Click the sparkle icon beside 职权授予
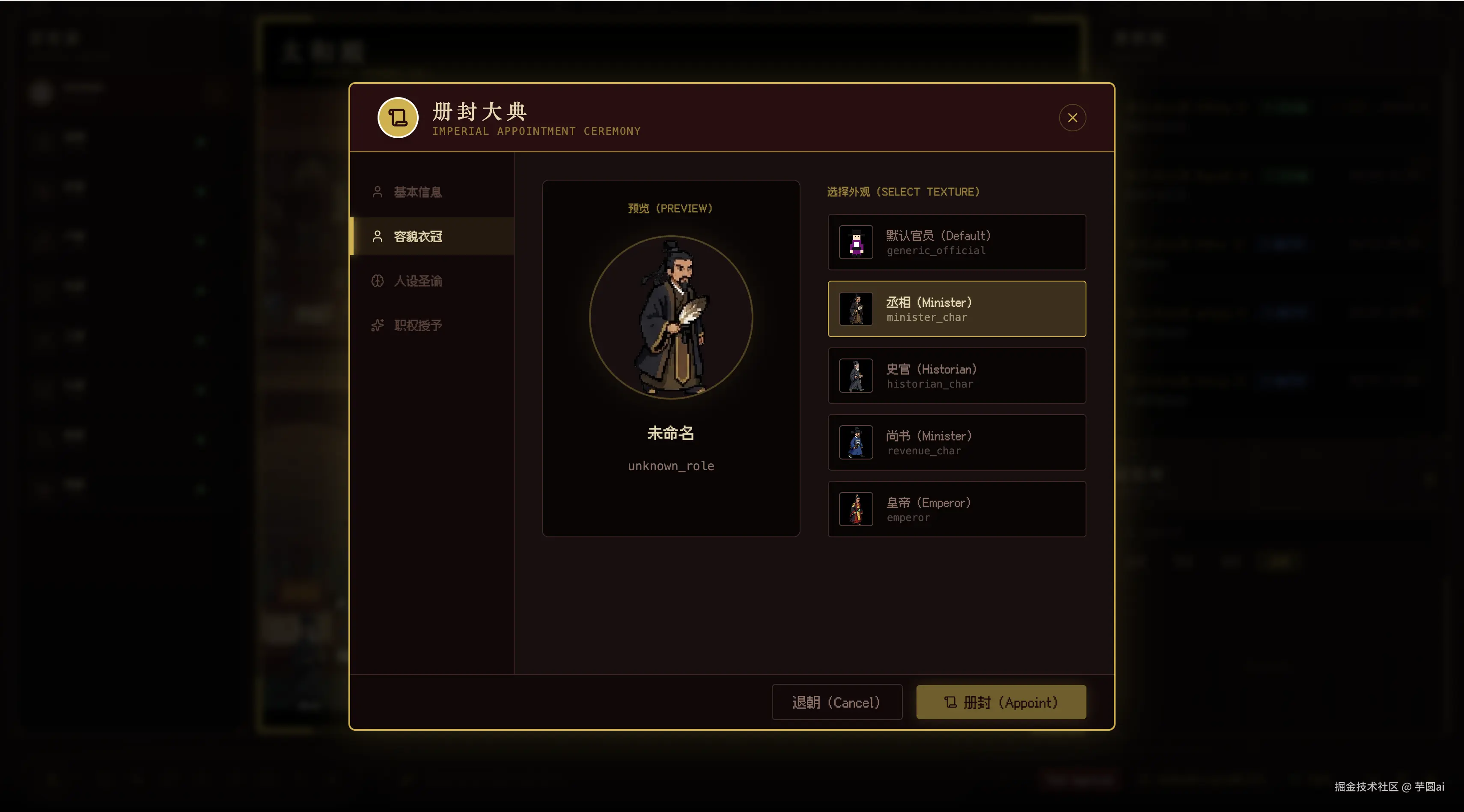 [x=378, y=325]
